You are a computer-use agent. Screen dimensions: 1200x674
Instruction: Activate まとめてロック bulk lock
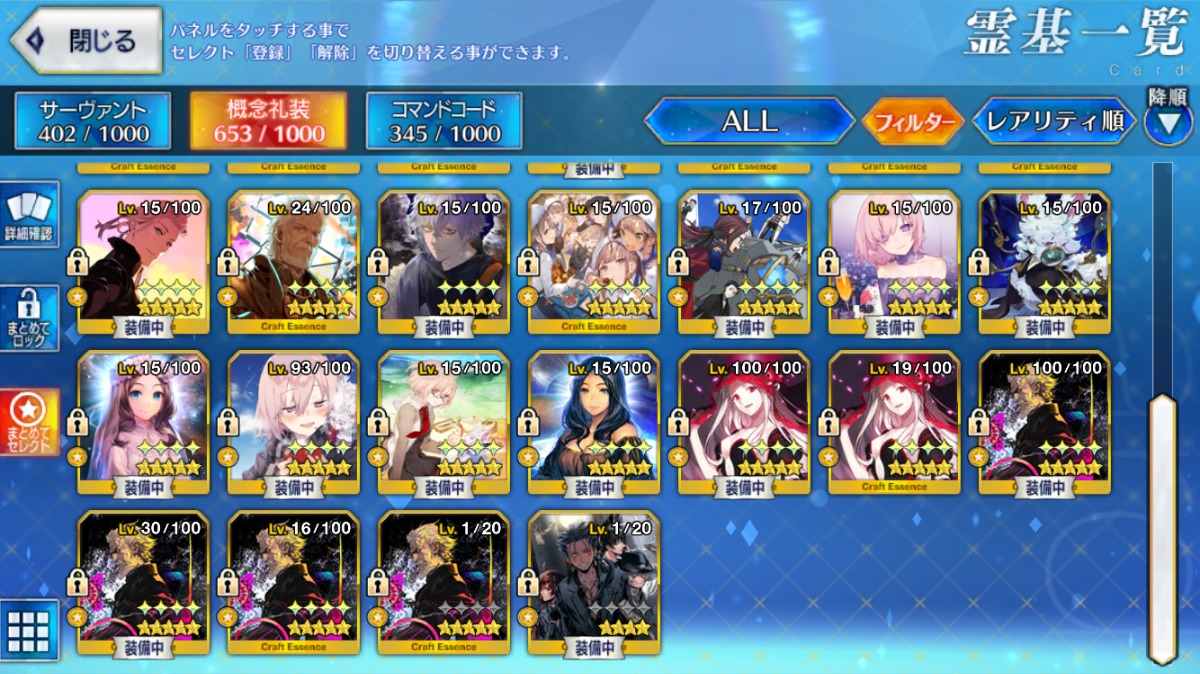pyautogui.click(x=30, y=319)
